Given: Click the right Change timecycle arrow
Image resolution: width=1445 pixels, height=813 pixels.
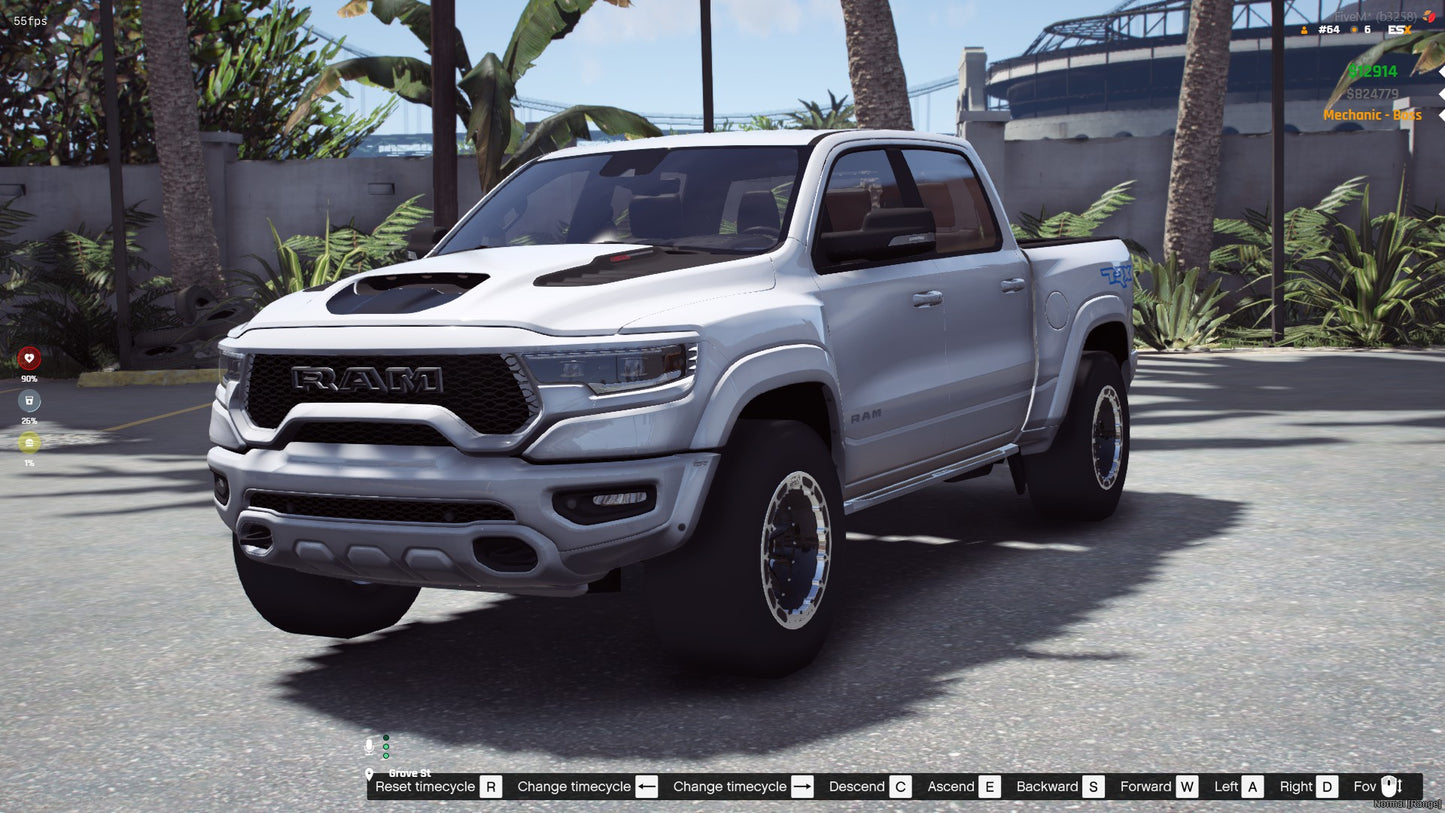Looking at the screenshot, I should [x=802, y=786].
